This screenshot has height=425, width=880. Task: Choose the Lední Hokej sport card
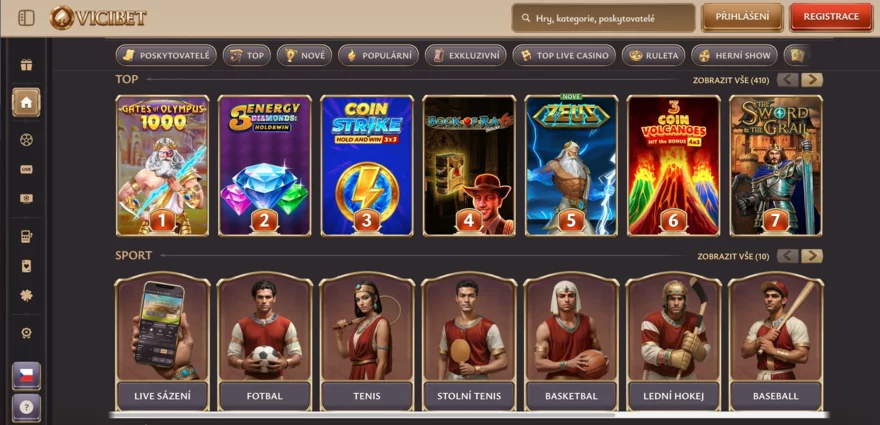click(x=674, y=342)
